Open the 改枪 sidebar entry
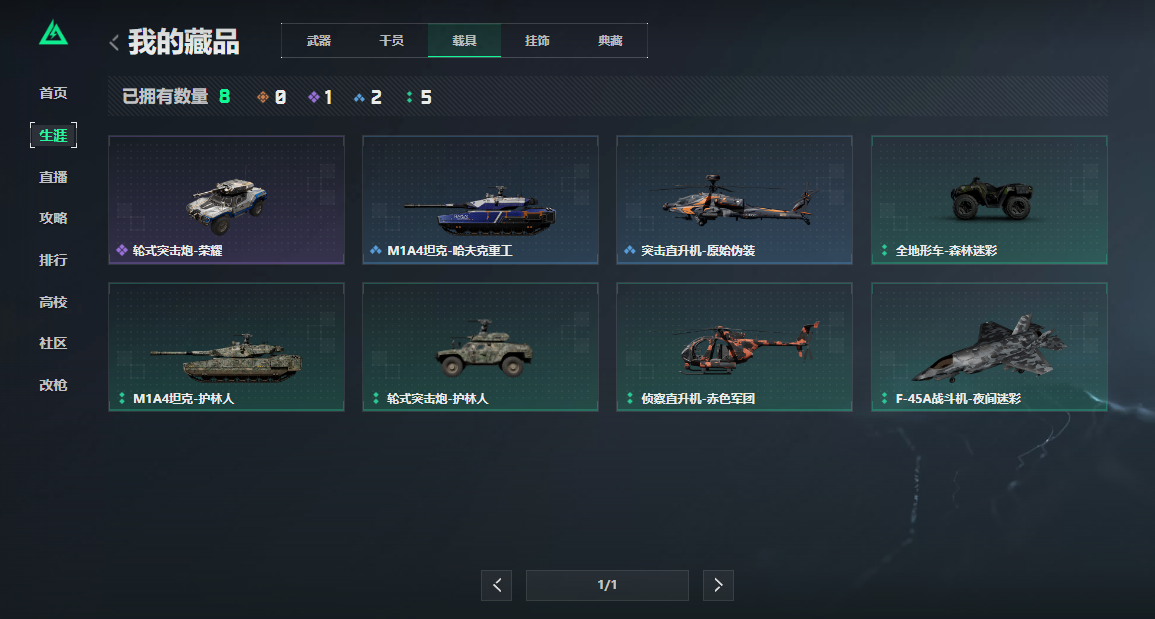The image size is (1155, 619). pos(53,385)
